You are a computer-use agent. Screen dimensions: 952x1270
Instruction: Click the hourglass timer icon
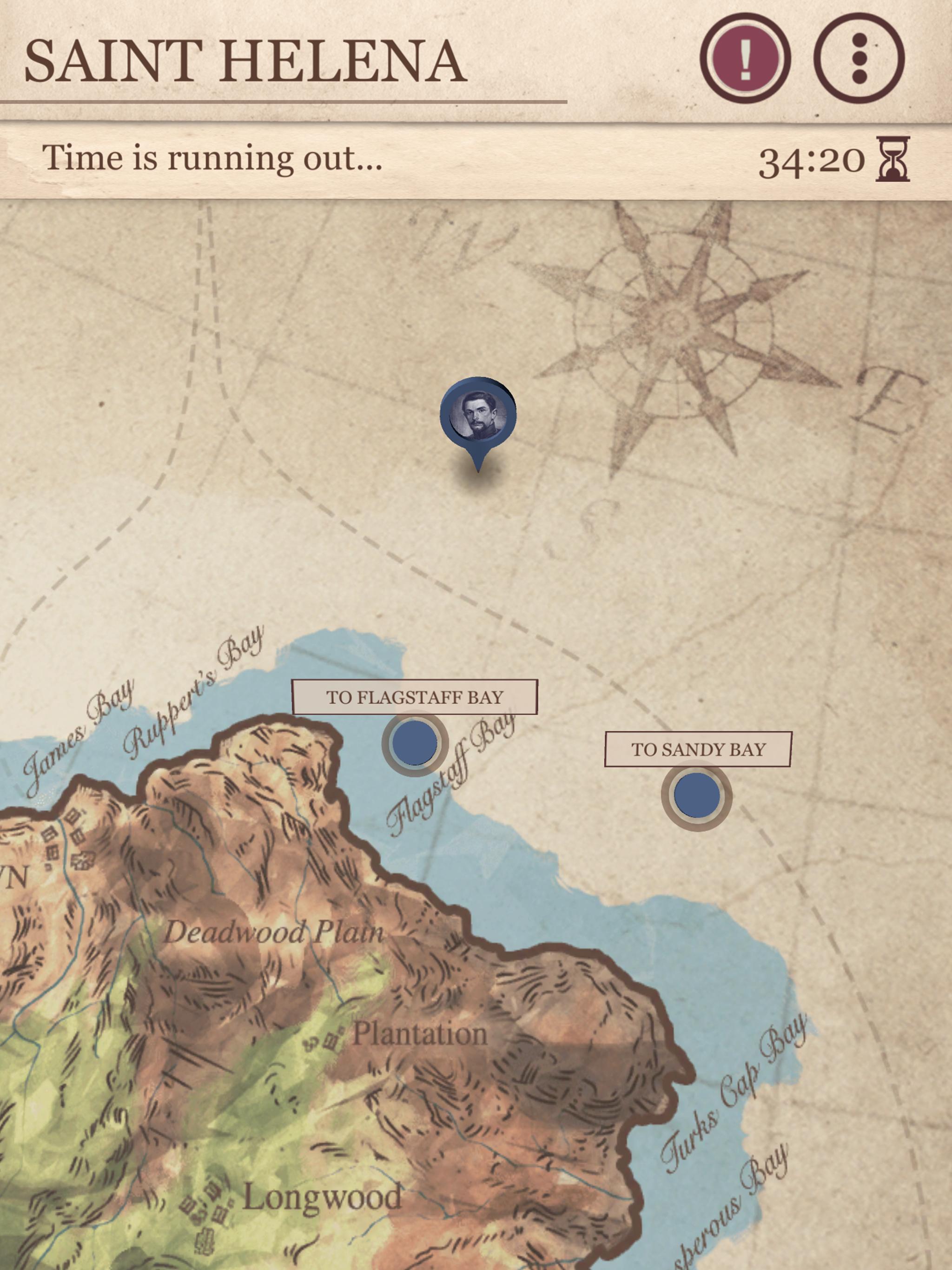tap(894, 161)
